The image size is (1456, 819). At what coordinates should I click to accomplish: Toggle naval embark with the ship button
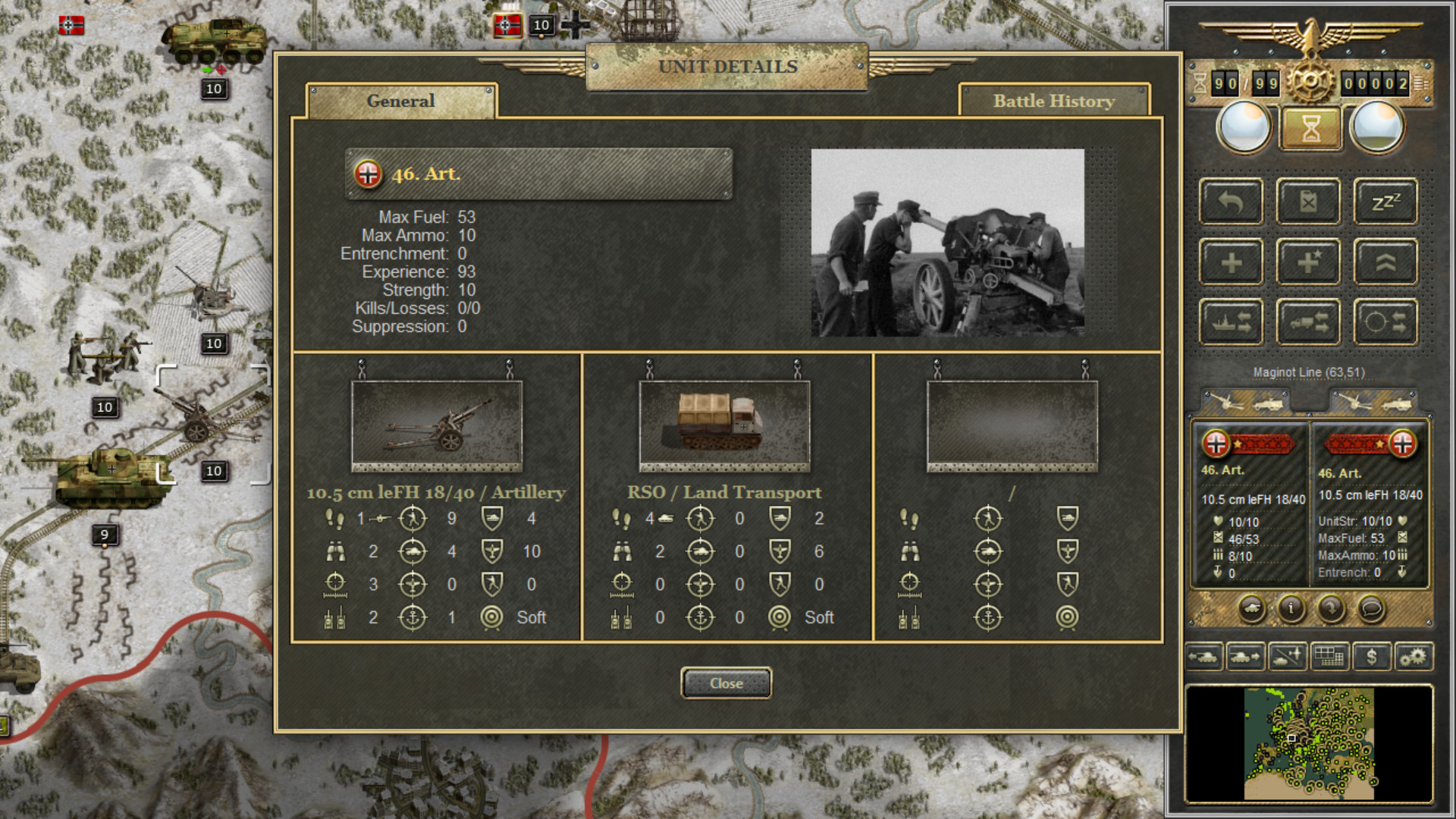[x=1231, y=322]
